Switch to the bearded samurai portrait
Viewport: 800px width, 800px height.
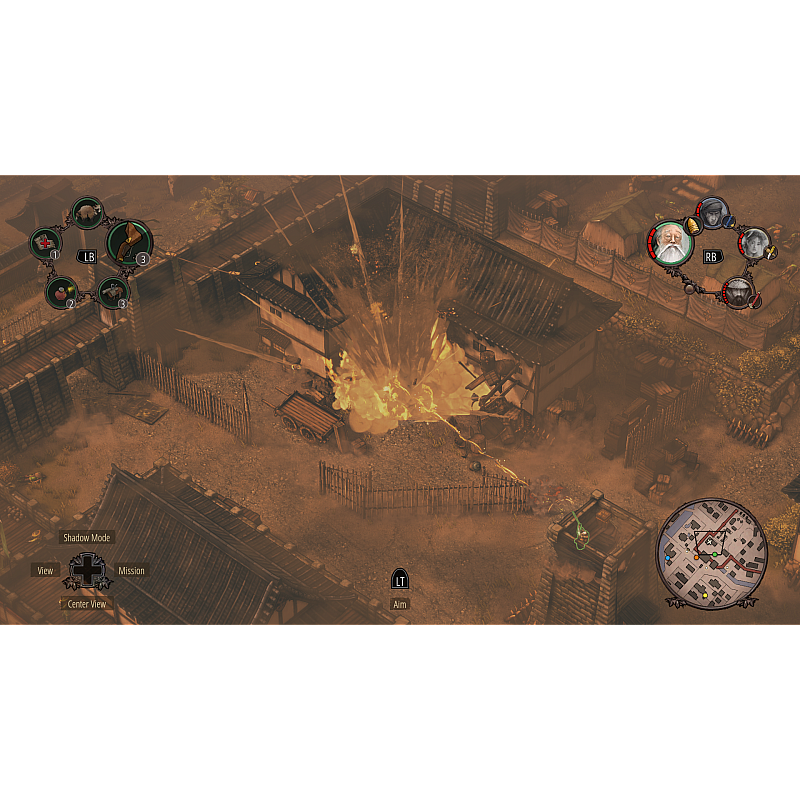pos(737,291)
